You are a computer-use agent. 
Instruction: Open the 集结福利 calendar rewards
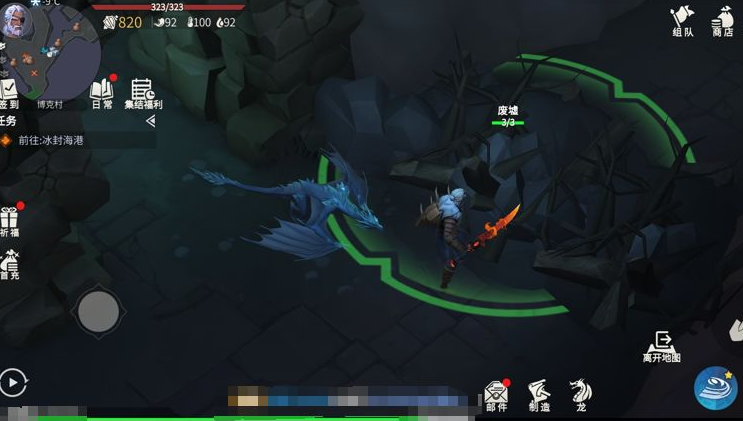[x=142, y=93]
